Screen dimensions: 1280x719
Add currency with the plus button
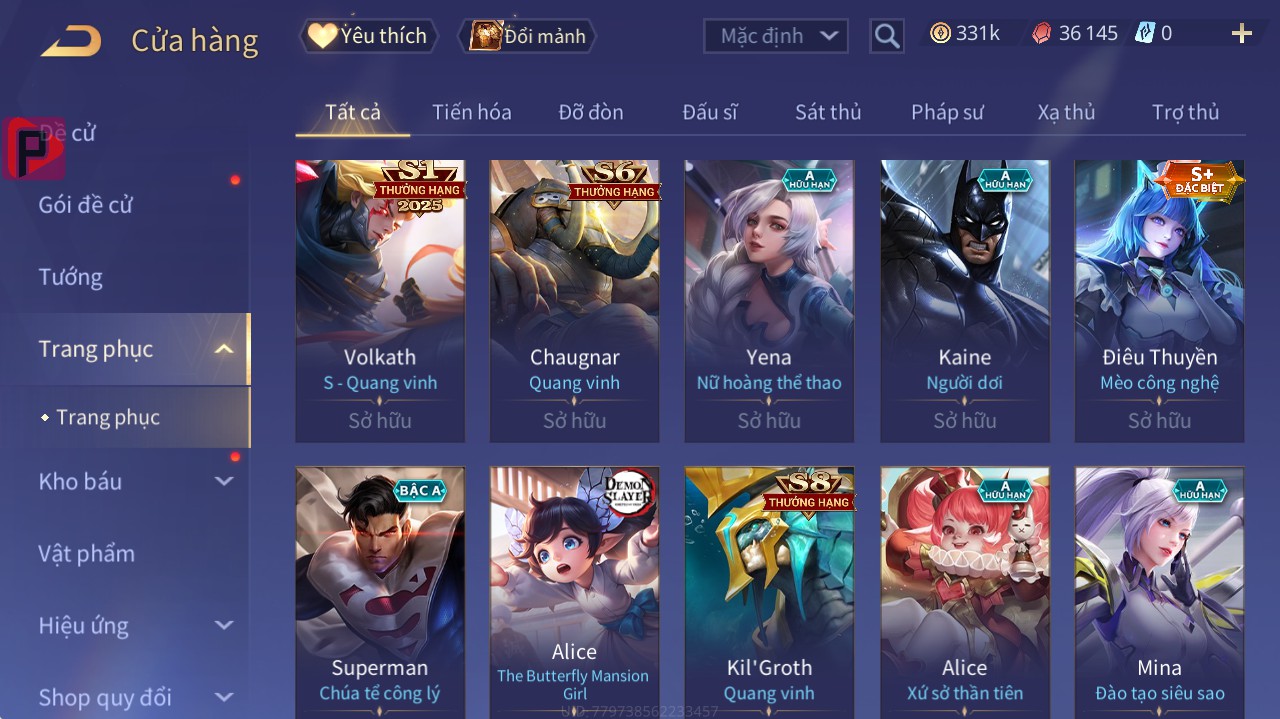[x=1241, y=34]
